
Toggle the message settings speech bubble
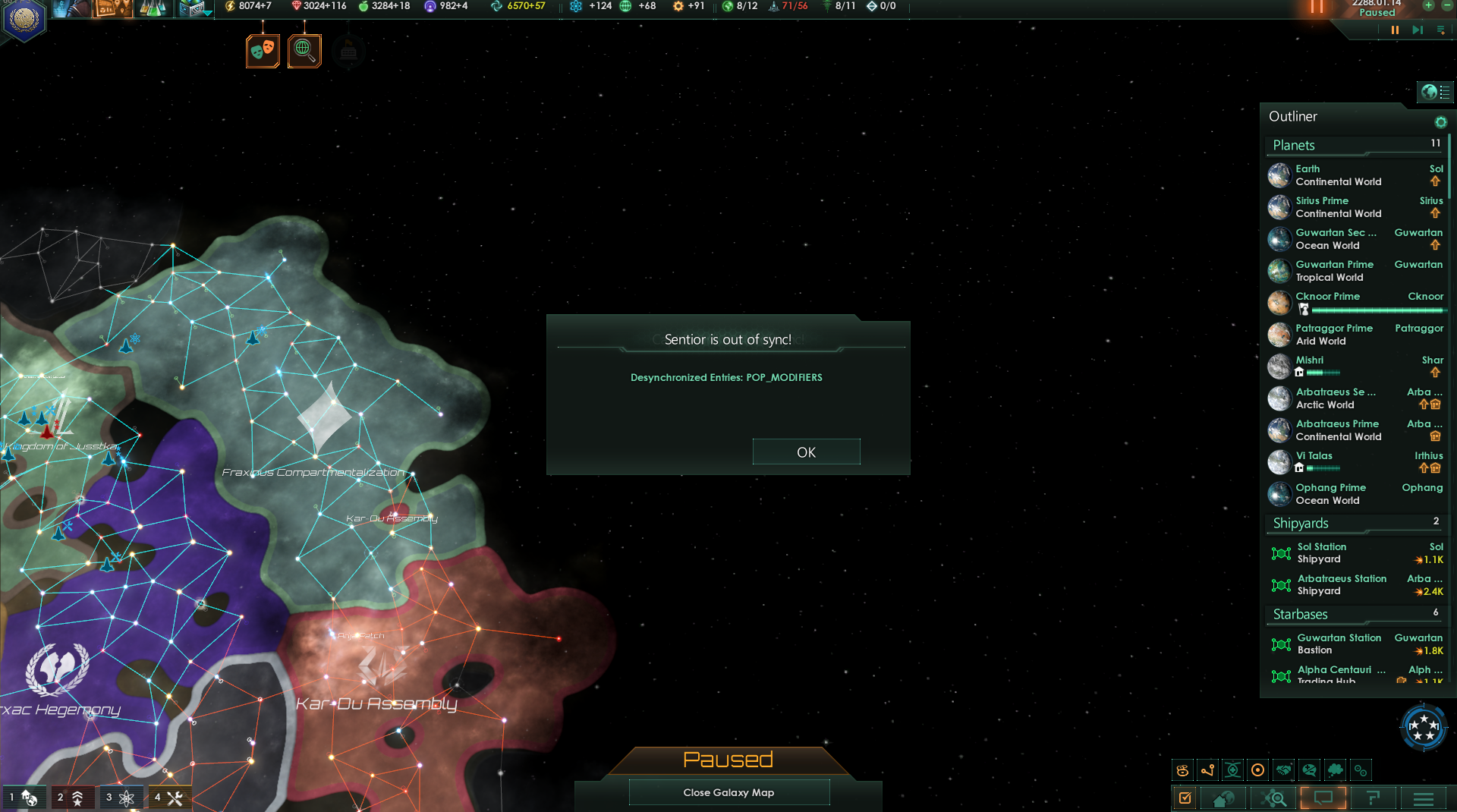[x=1323, y=798]
